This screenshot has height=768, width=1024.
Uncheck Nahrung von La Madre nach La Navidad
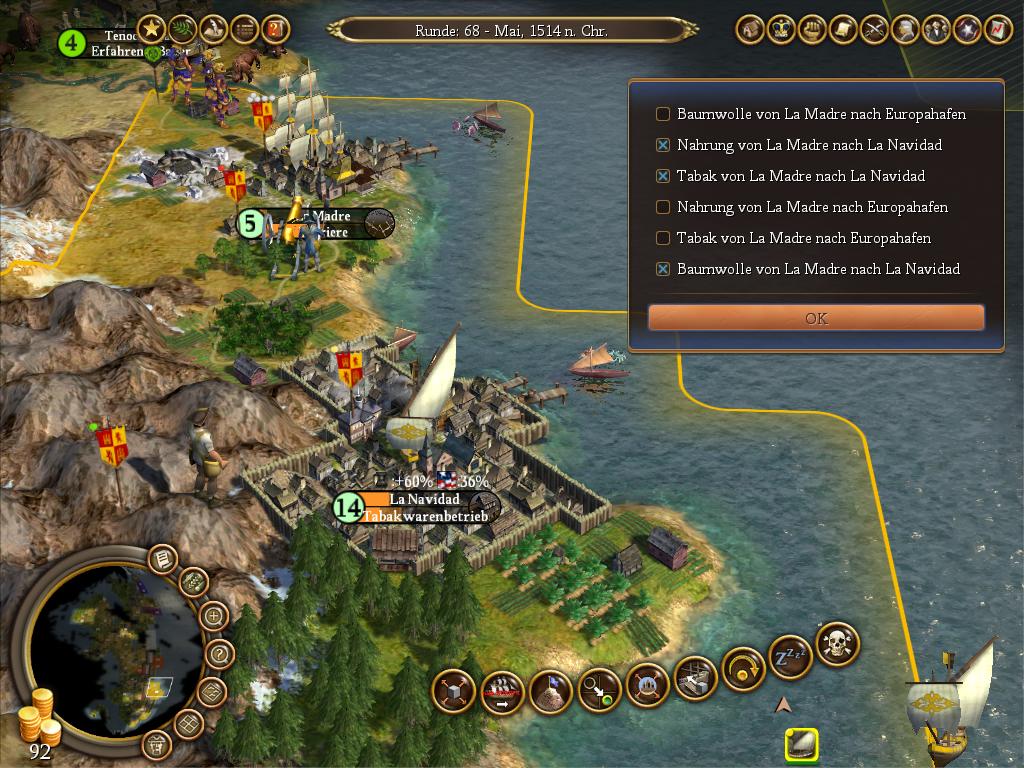click(663, 145)
